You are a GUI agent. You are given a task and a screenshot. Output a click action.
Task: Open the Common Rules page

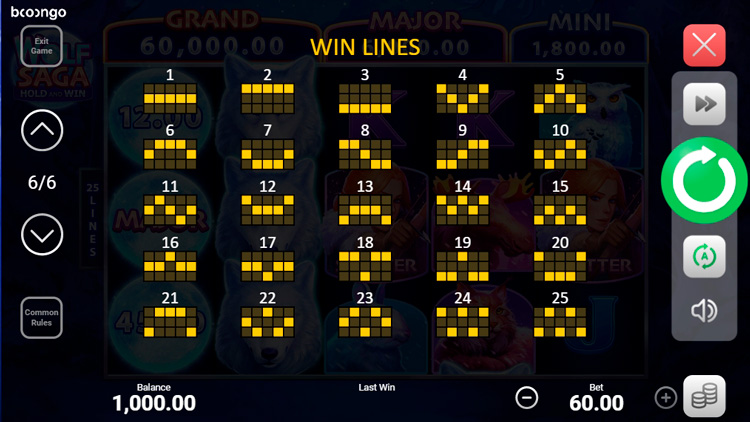[x=42, y=317]
